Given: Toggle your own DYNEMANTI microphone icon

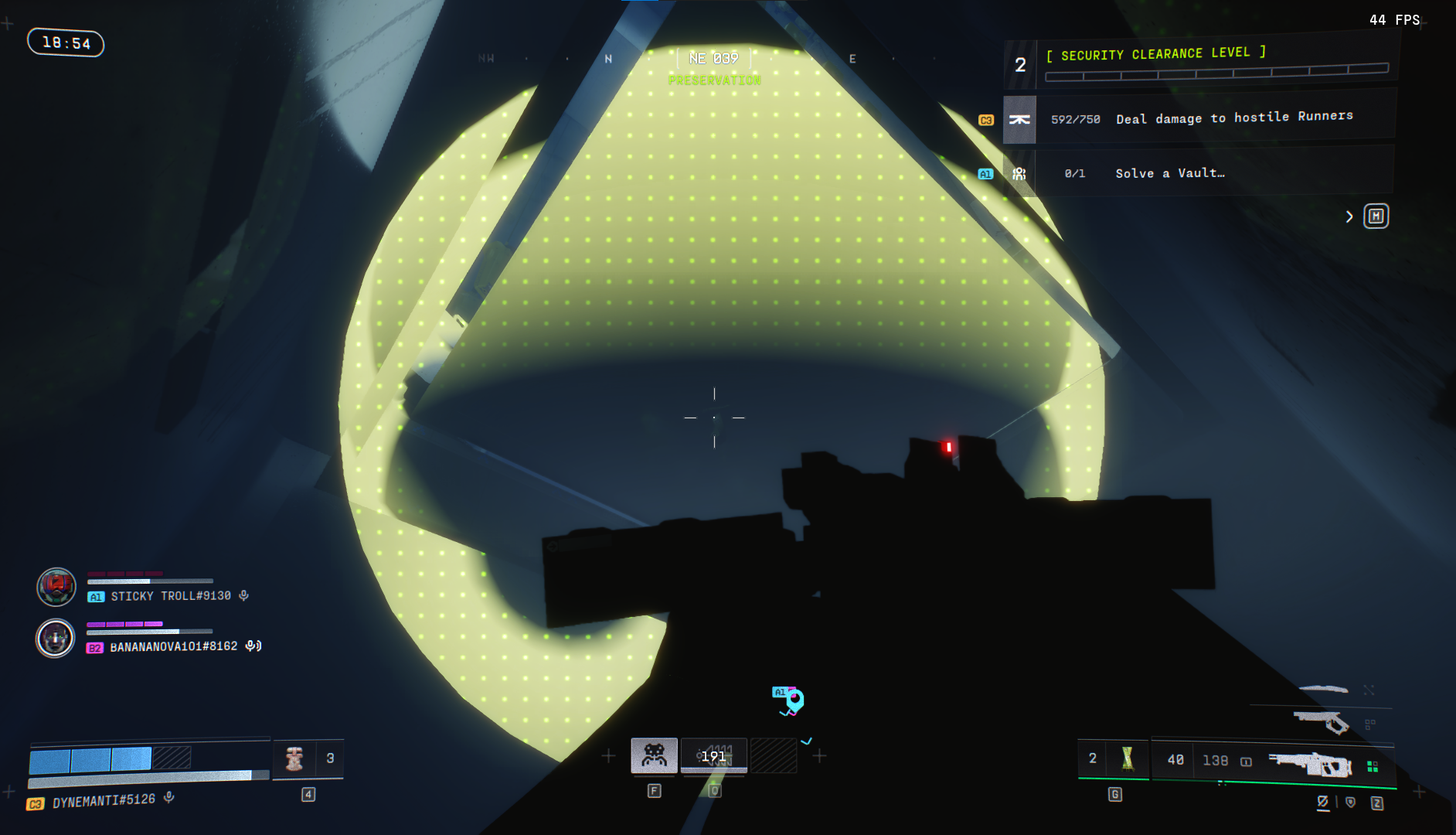Looking at the screenshot, I should click(169, 797).
